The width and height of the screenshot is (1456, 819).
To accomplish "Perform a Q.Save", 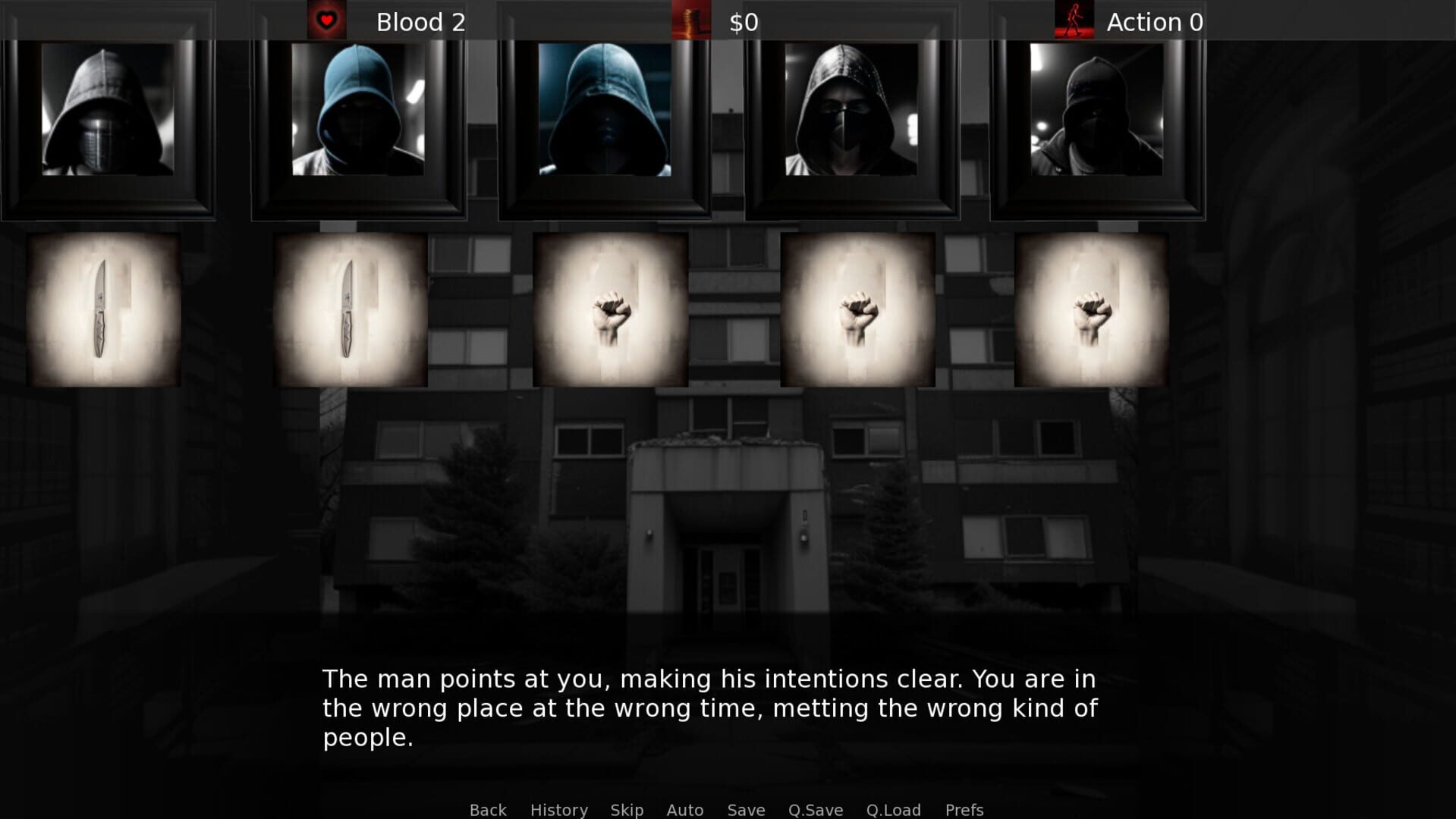I will (x=815, y=810).
